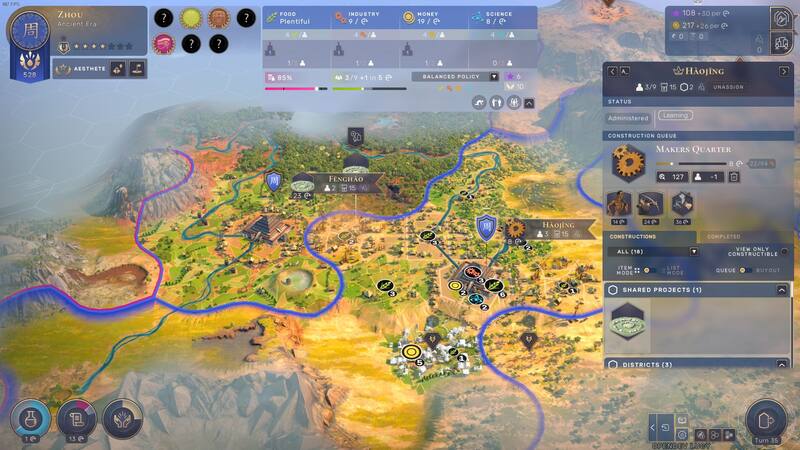The height and width of the screenshot is (450, 800).
Task: Toggle Item Mode to List Mode
Action: coord(645,270)
